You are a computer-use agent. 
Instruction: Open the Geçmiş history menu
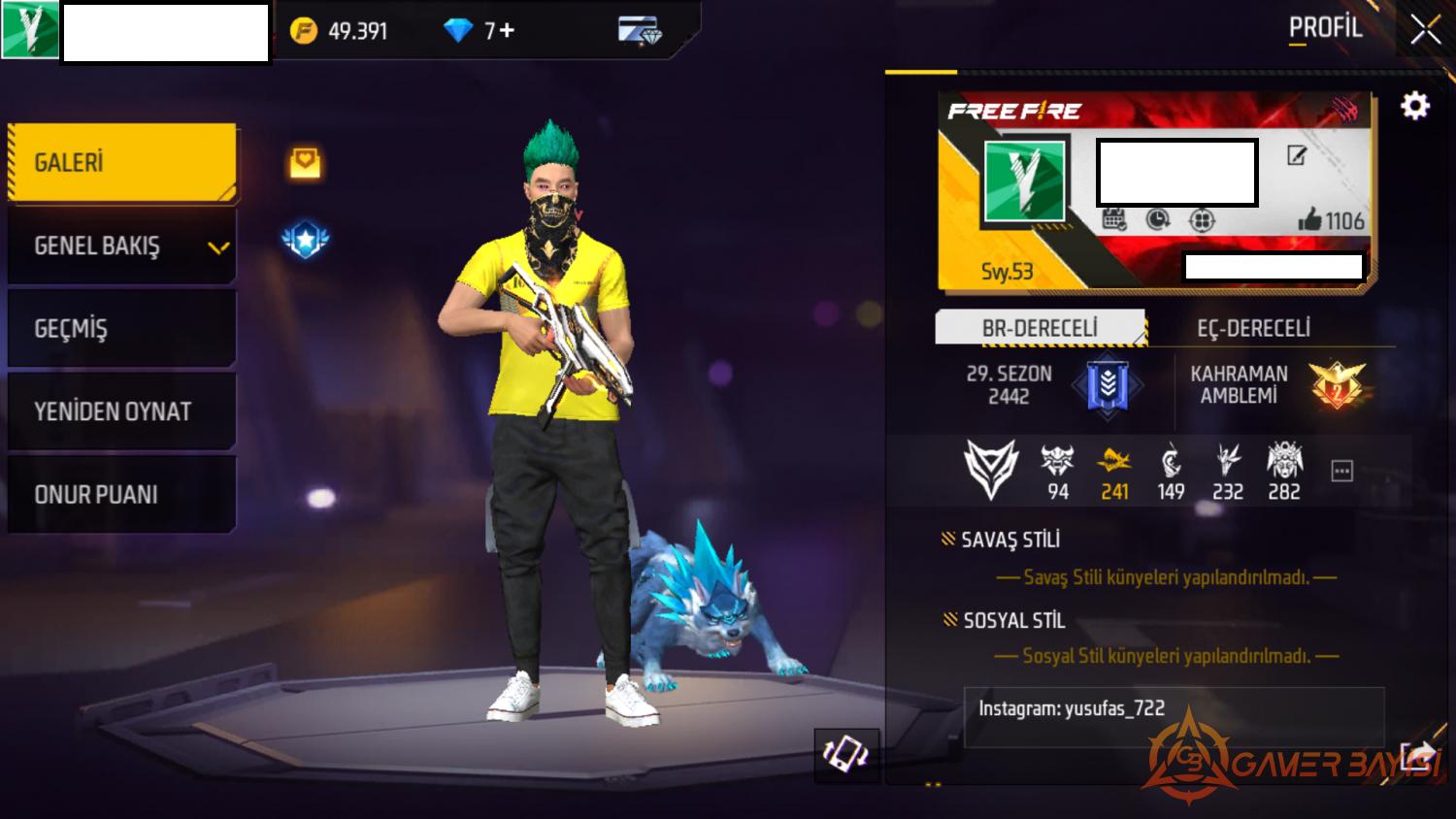point(121,328)
